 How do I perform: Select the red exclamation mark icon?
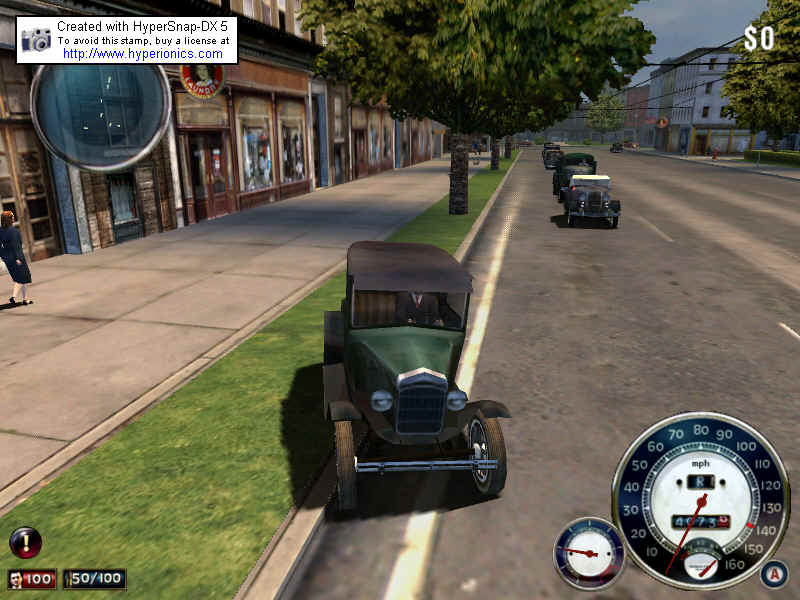pos(25,542)
